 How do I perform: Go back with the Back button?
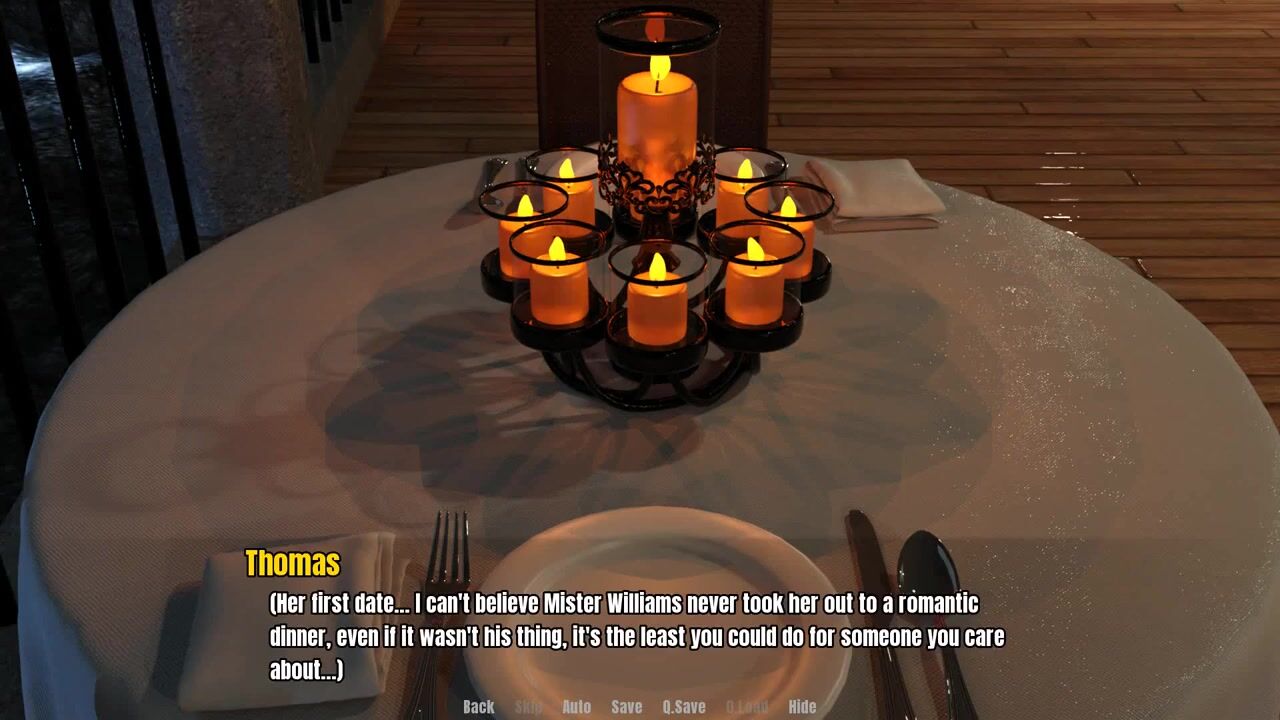coord(478,706)
